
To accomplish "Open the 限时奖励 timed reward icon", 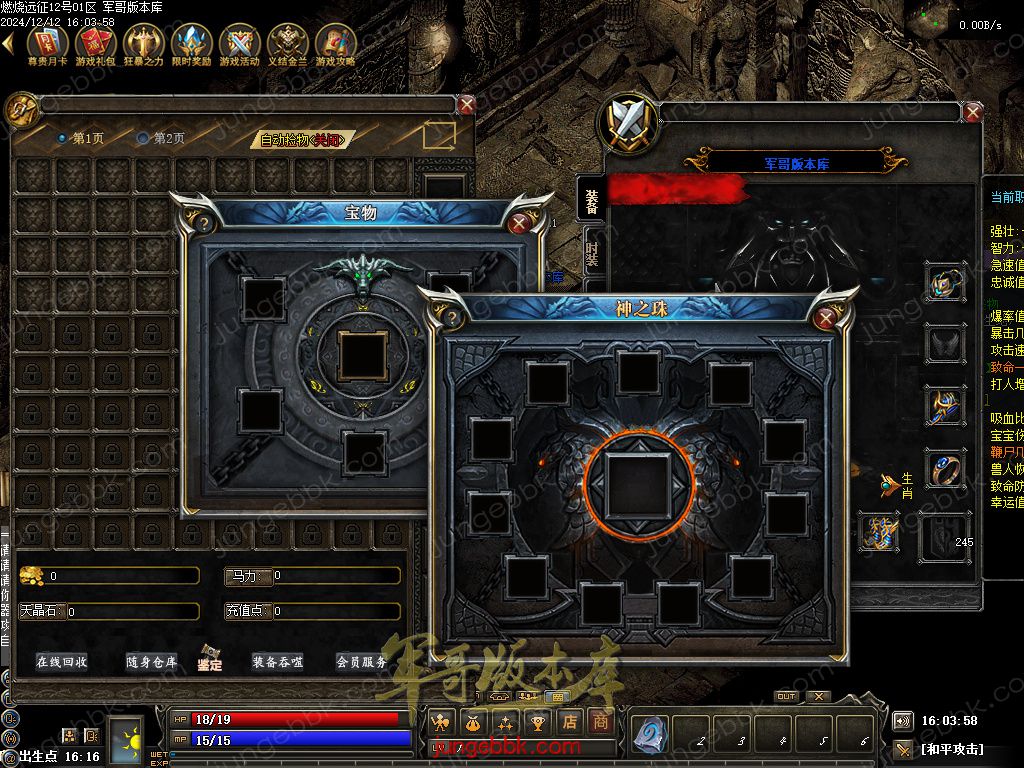I will click(x=191, y=44).
